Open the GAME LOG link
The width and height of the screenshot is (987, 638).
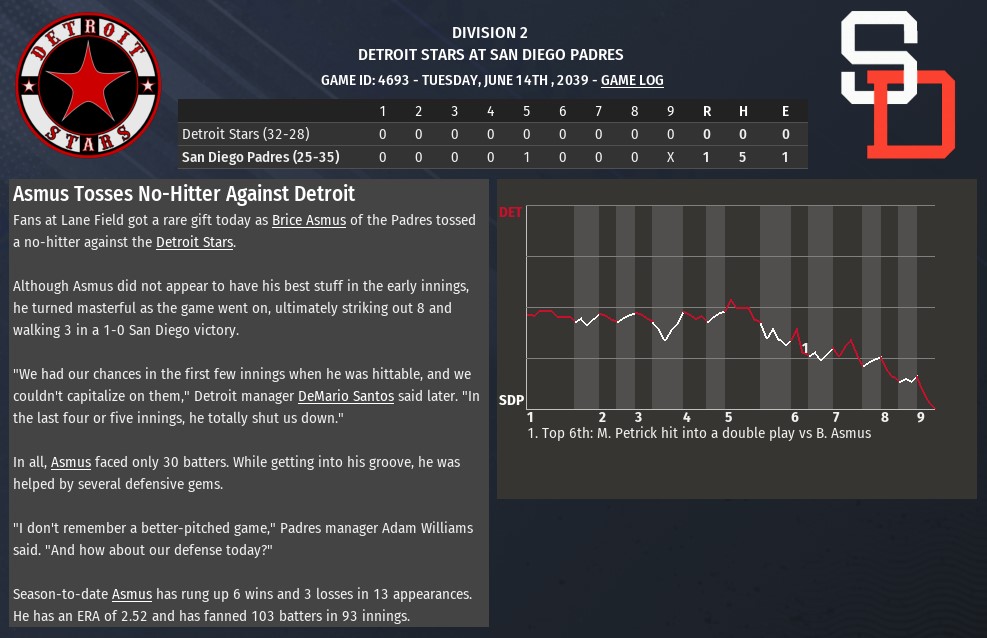coord(632,80)
